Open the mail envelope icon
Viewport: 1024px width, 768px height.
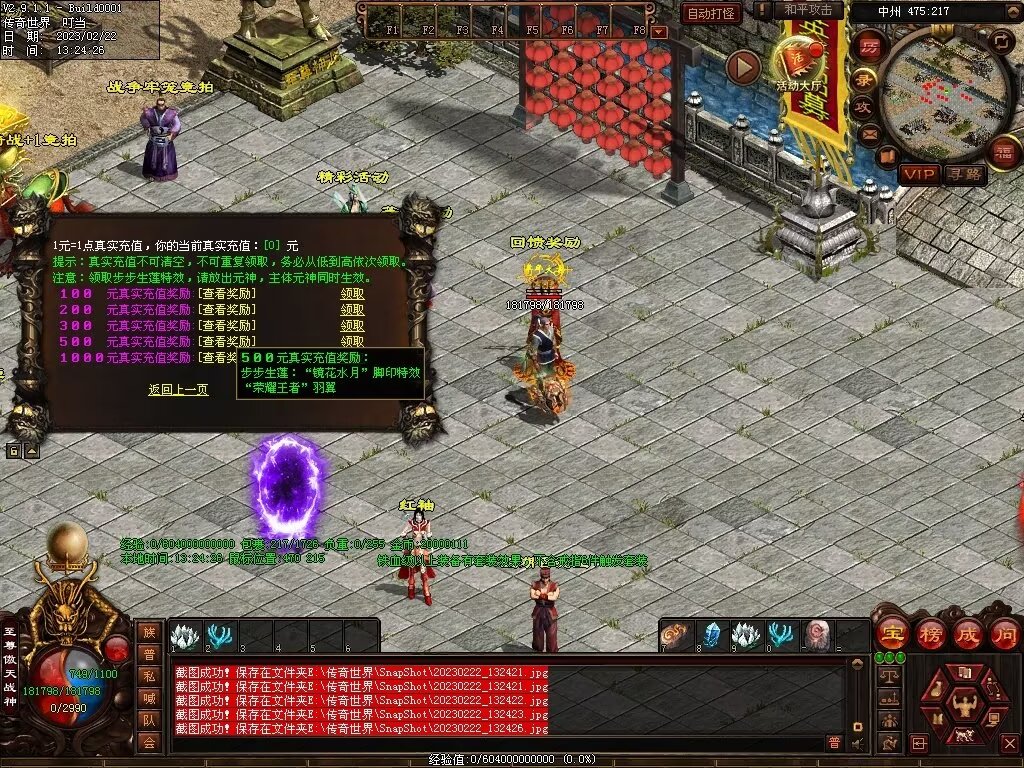(x=869, y=134)
